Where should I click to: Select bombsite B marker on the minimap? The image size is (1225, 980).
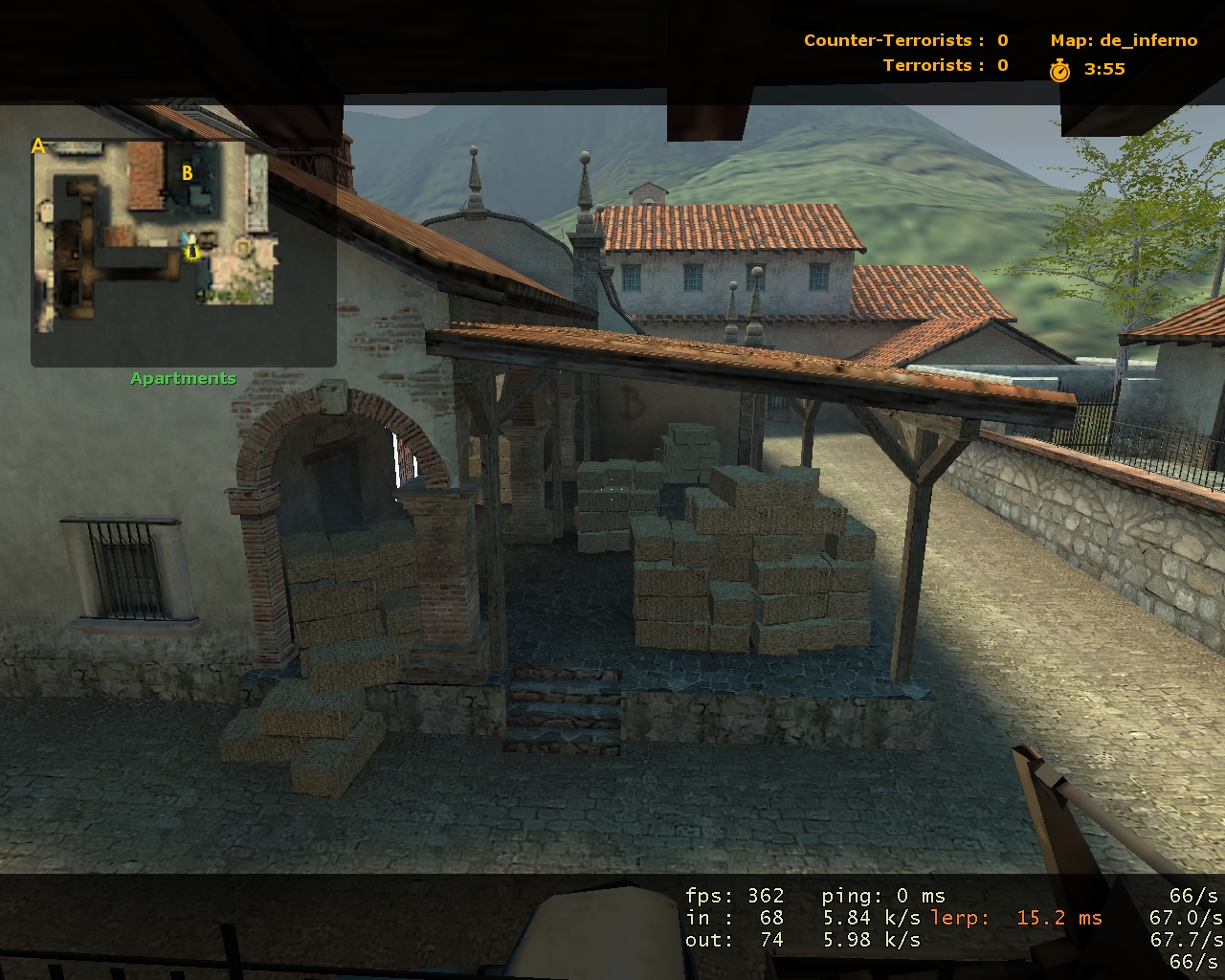pyautogui.click(x=188, y=173)
